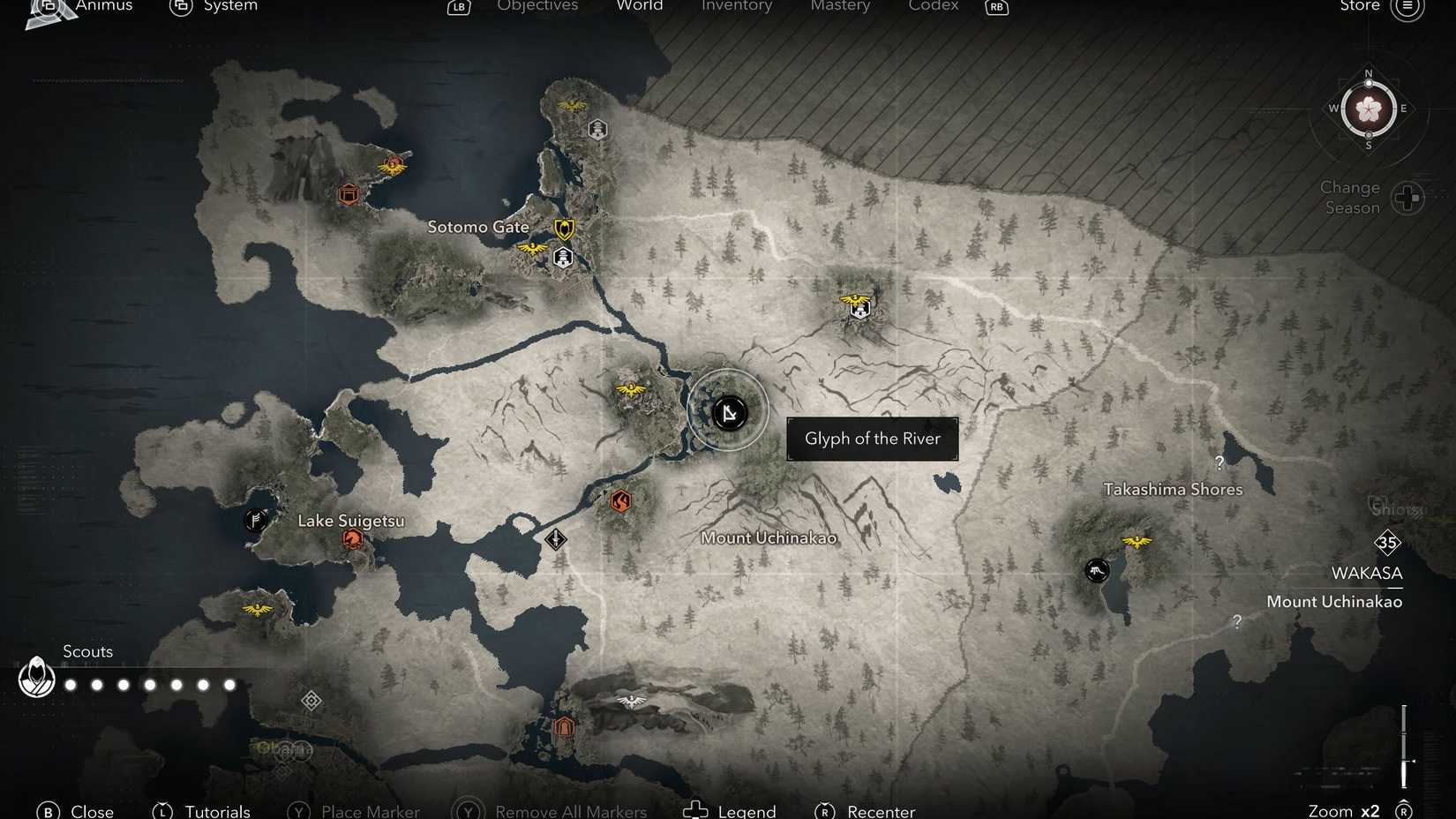Click the fast travel diamond icon near Mount Uchinakao
This screenshot has height=819, width=1456.
(x=556, y=538)
